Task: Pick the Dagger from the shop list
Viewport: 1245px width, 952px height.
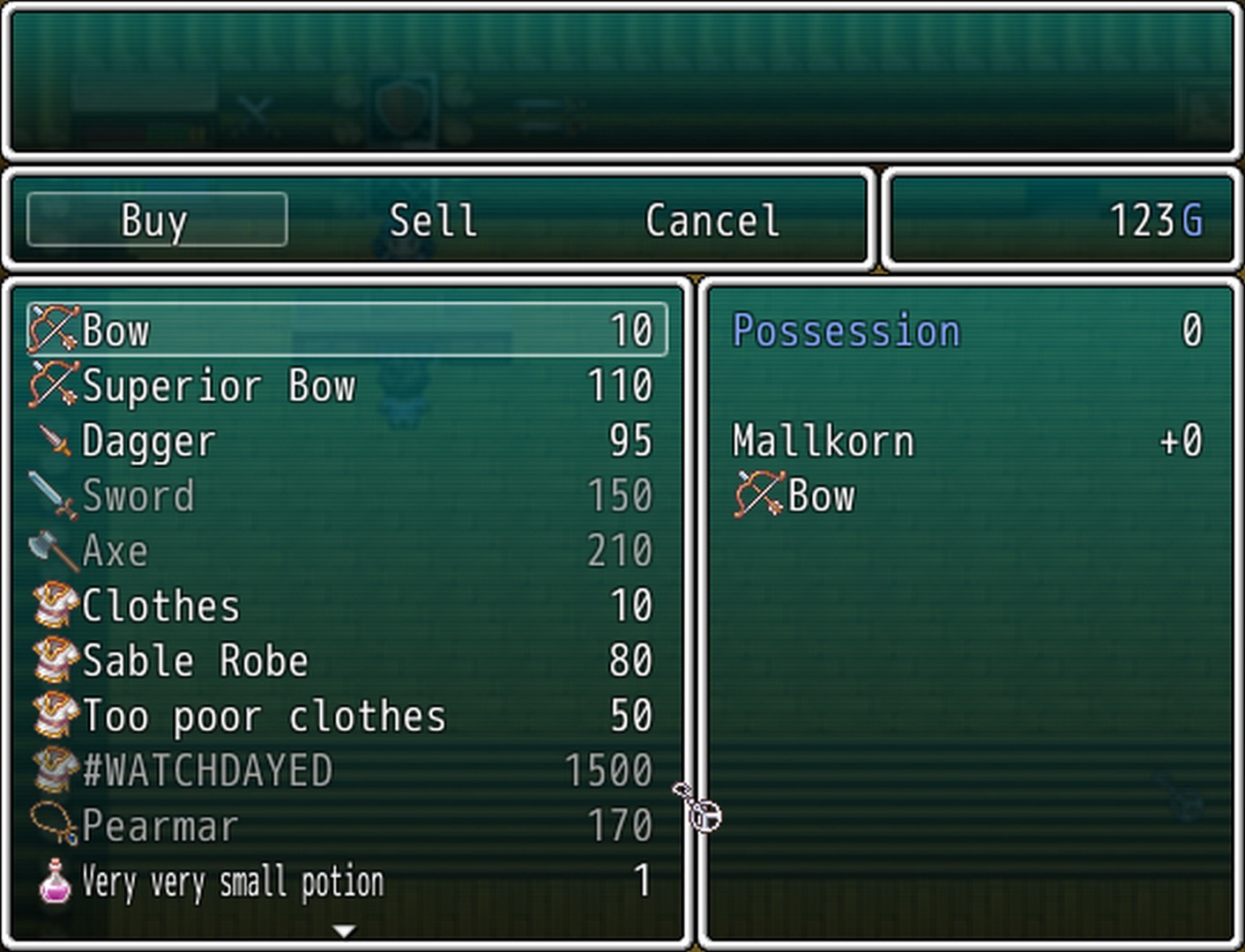Action: click(347, 441)
